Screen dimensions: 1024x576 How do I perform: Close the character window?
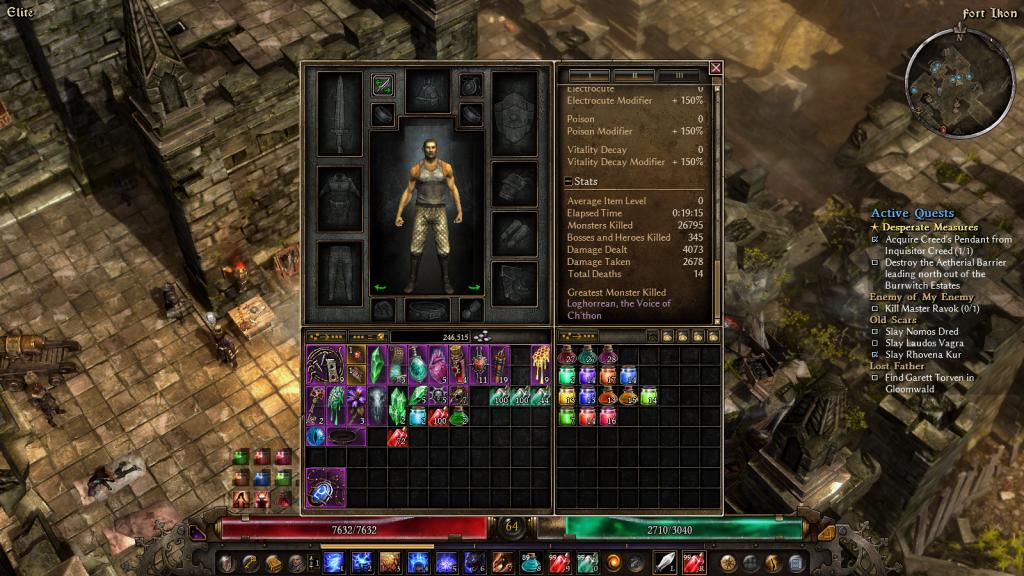coord(715,68)
